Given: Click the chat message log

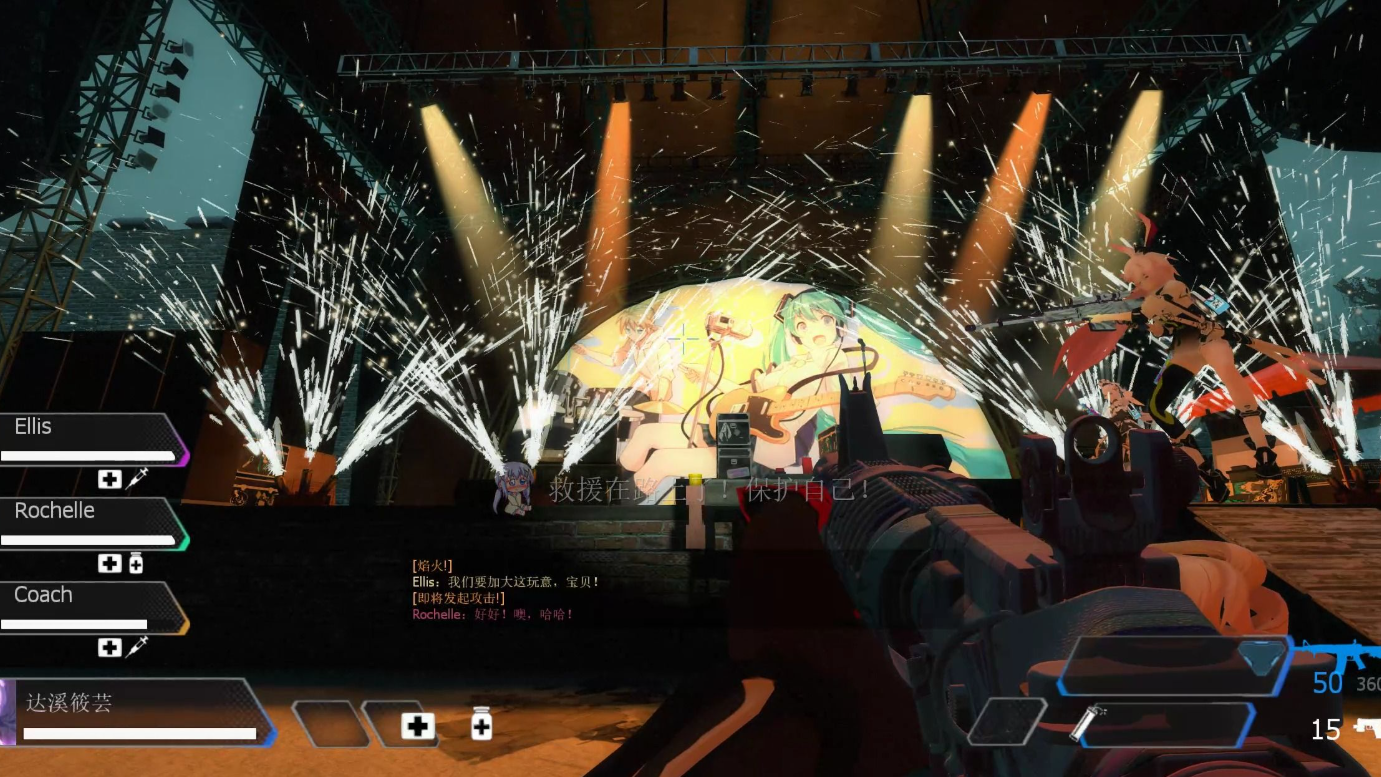Looking at the screenshot, I should pyautogui.click(x=505, y=590).
